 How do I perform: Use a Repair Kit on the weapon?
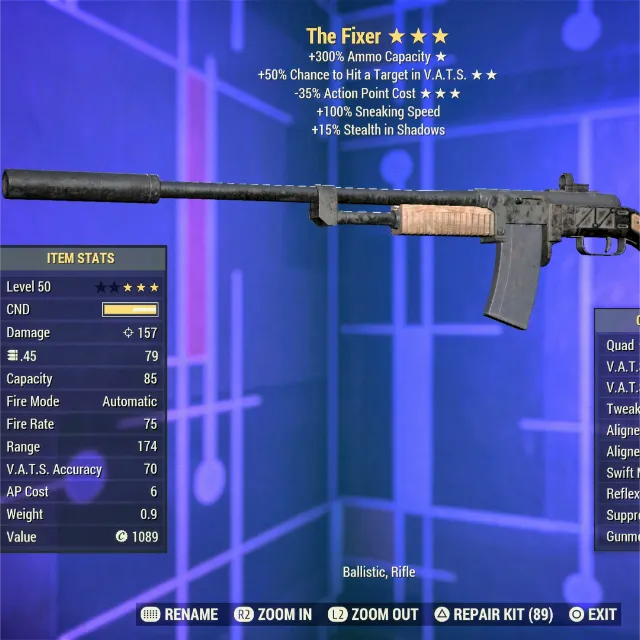(495, 614)
